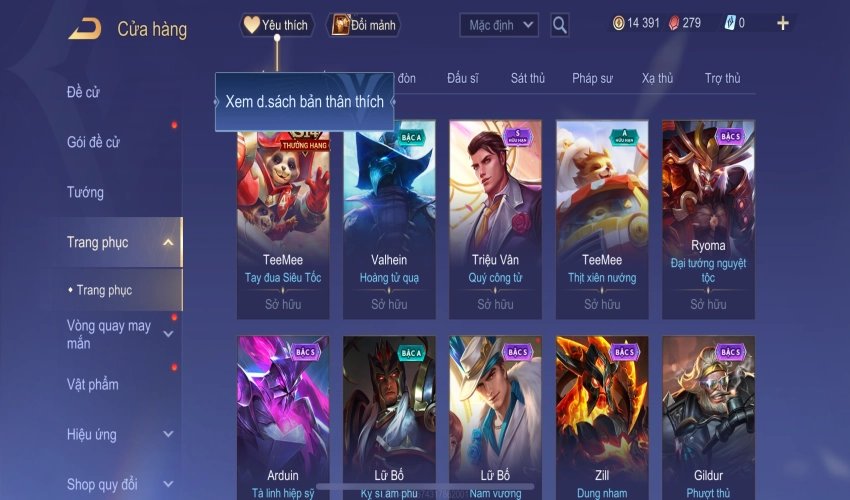Expand the Vòng quay may mắn category
The width and height of the screenshot is (850, 500).
[x=168, y=334]
